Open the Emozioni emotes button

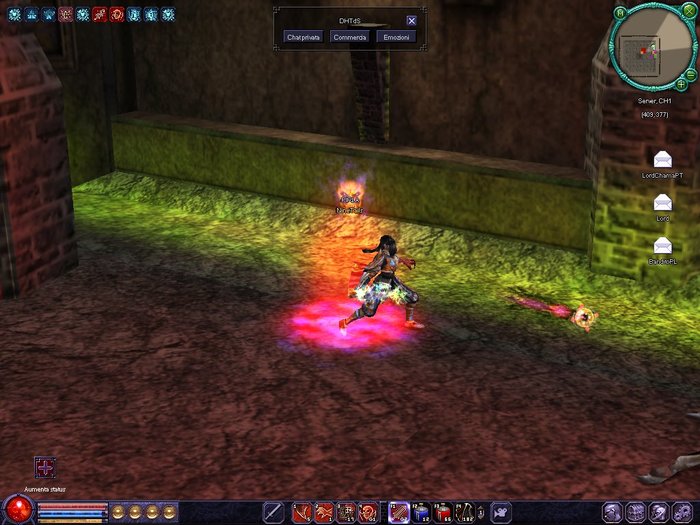(398, 37)
